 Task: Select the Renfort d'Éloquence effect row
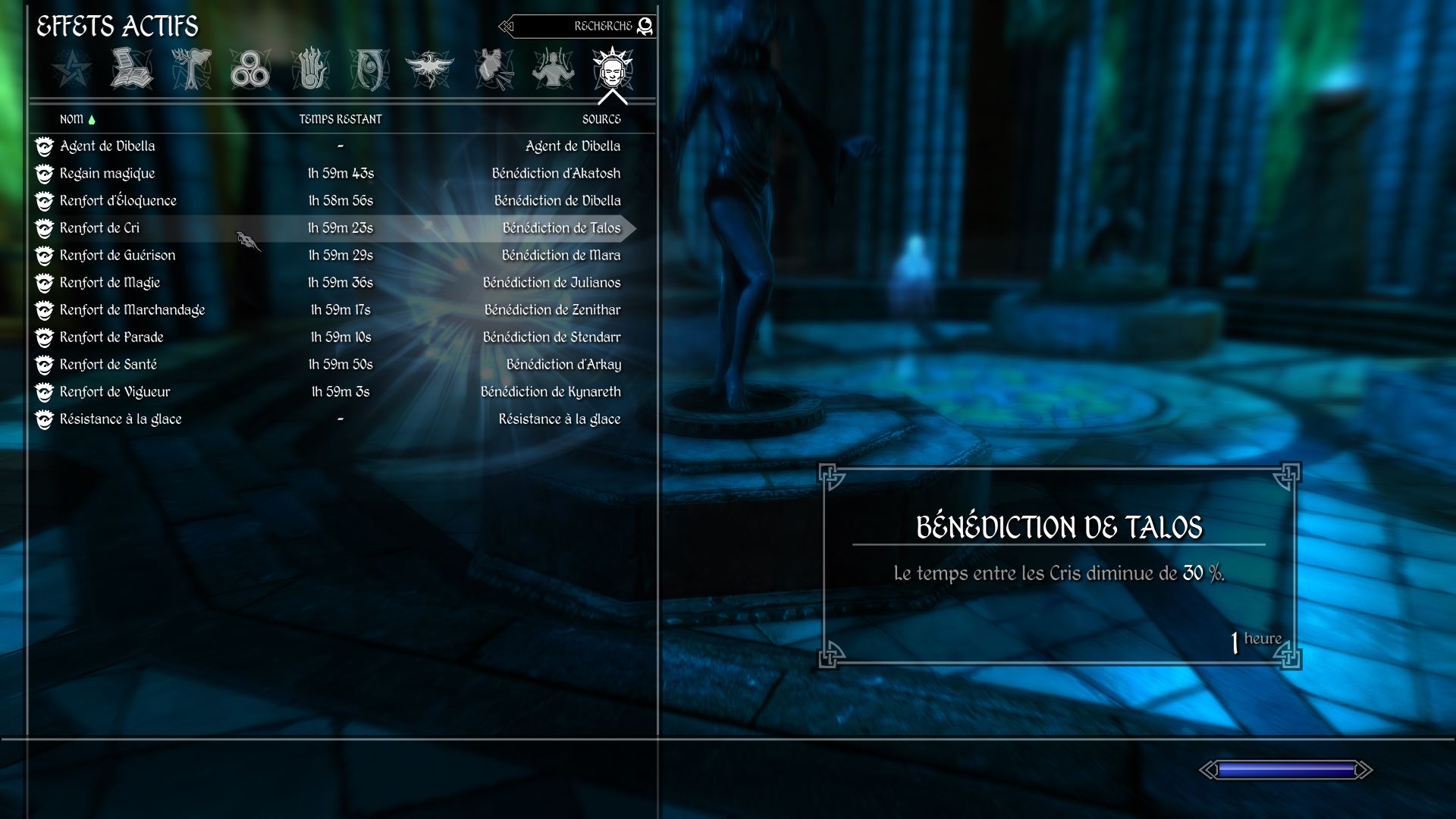118,201
